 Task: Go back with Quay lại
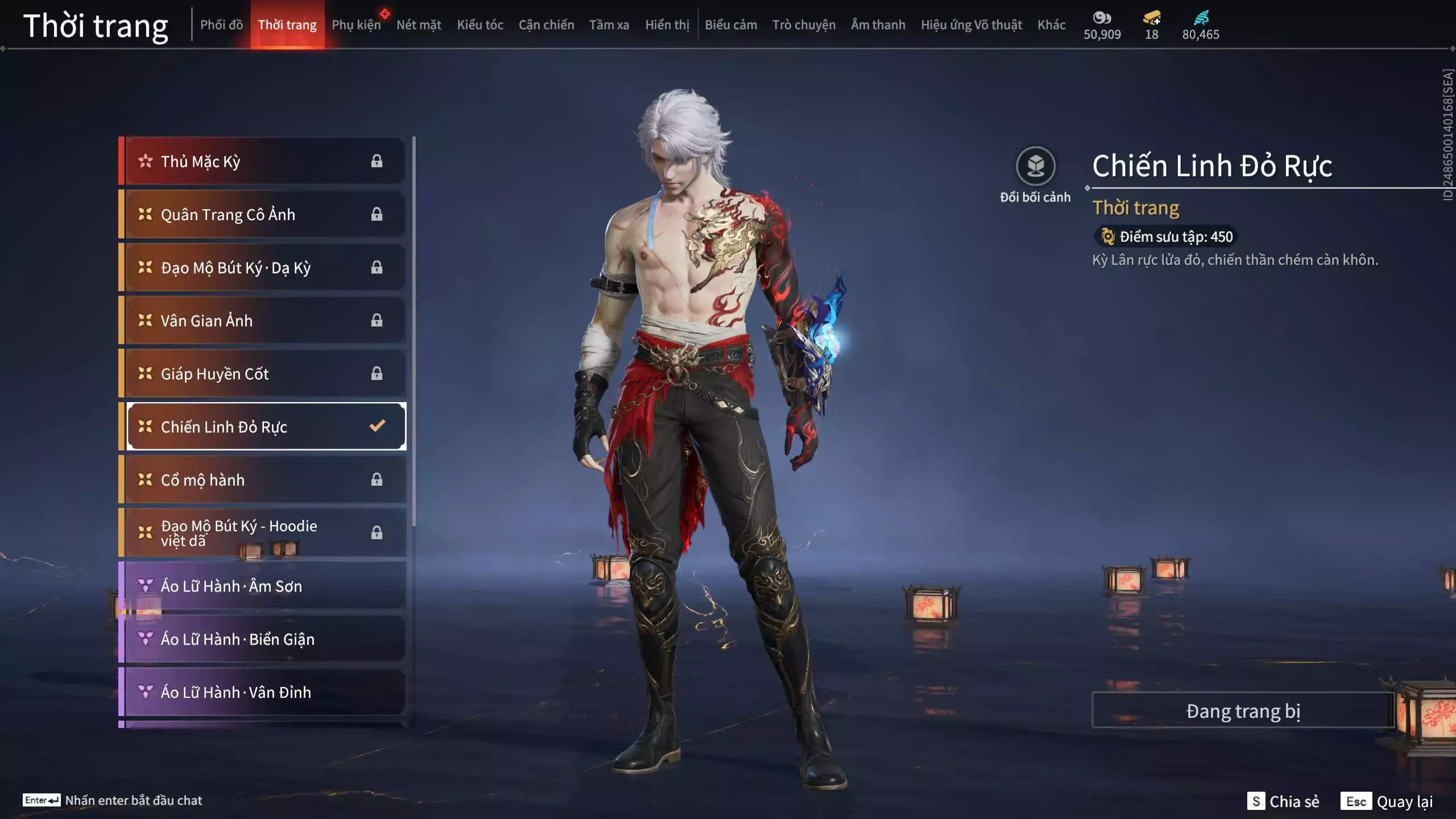[1387, 801]
